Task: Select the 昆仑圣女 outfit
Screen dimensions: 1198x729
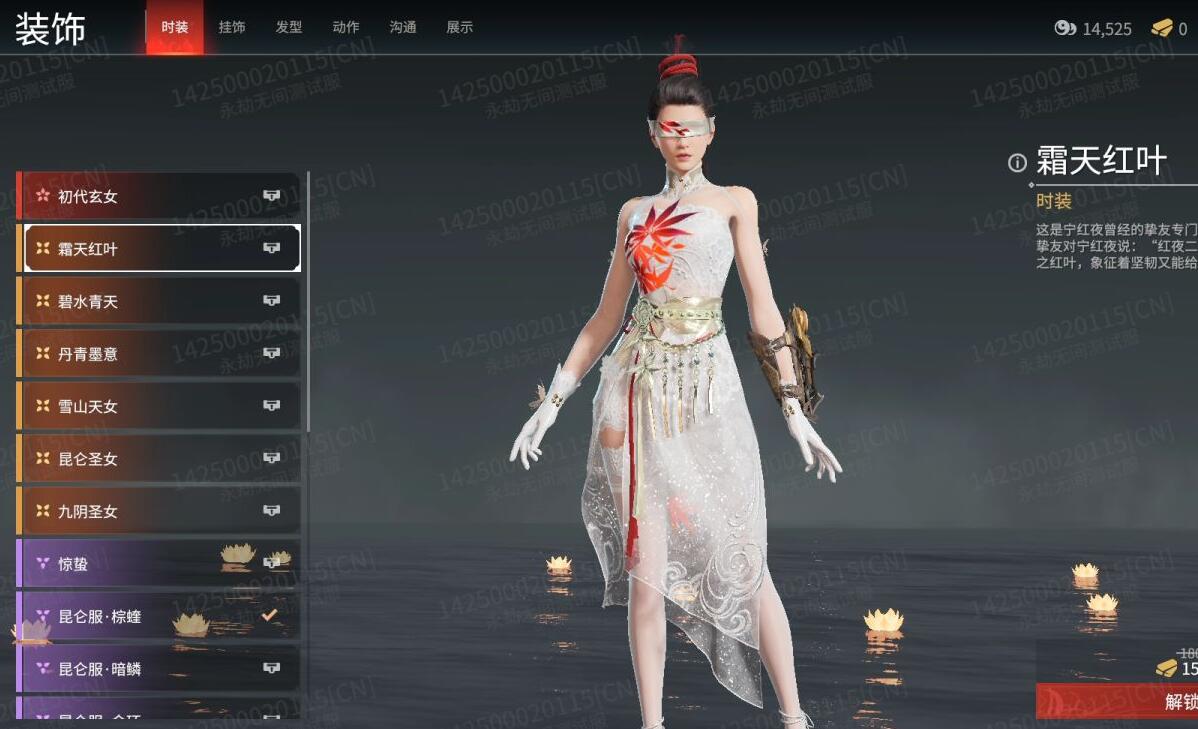Action: 160,459
